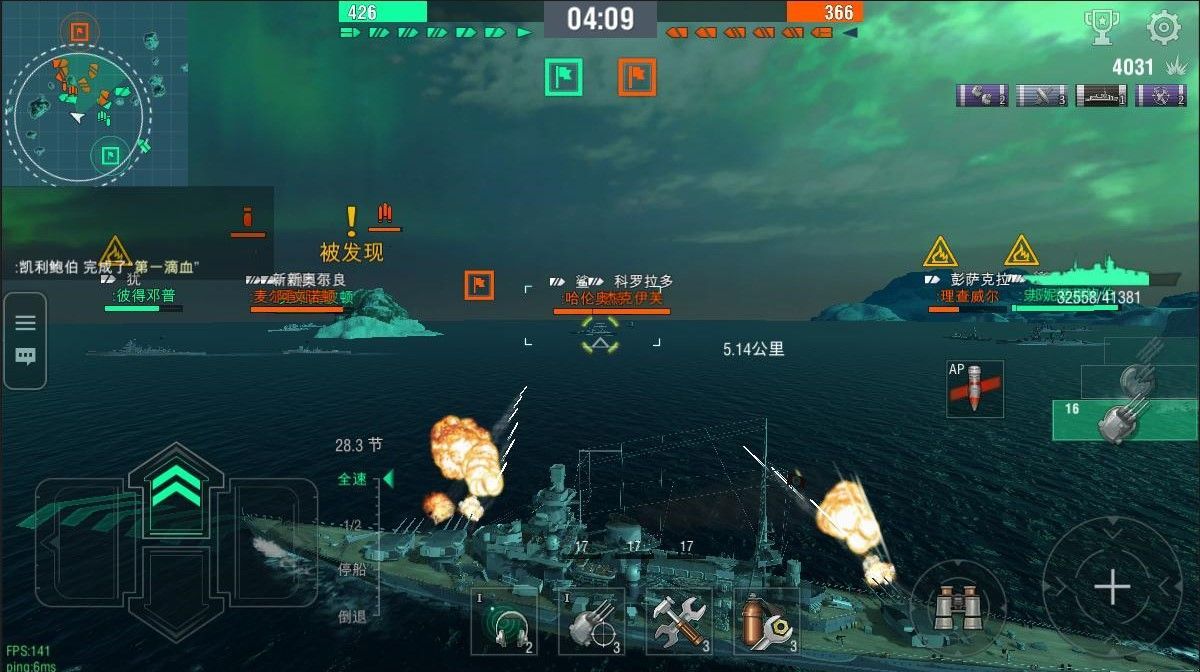Select the AP shell ammo type
This screenshot has width=1200, height=672.
pos(974,389)
